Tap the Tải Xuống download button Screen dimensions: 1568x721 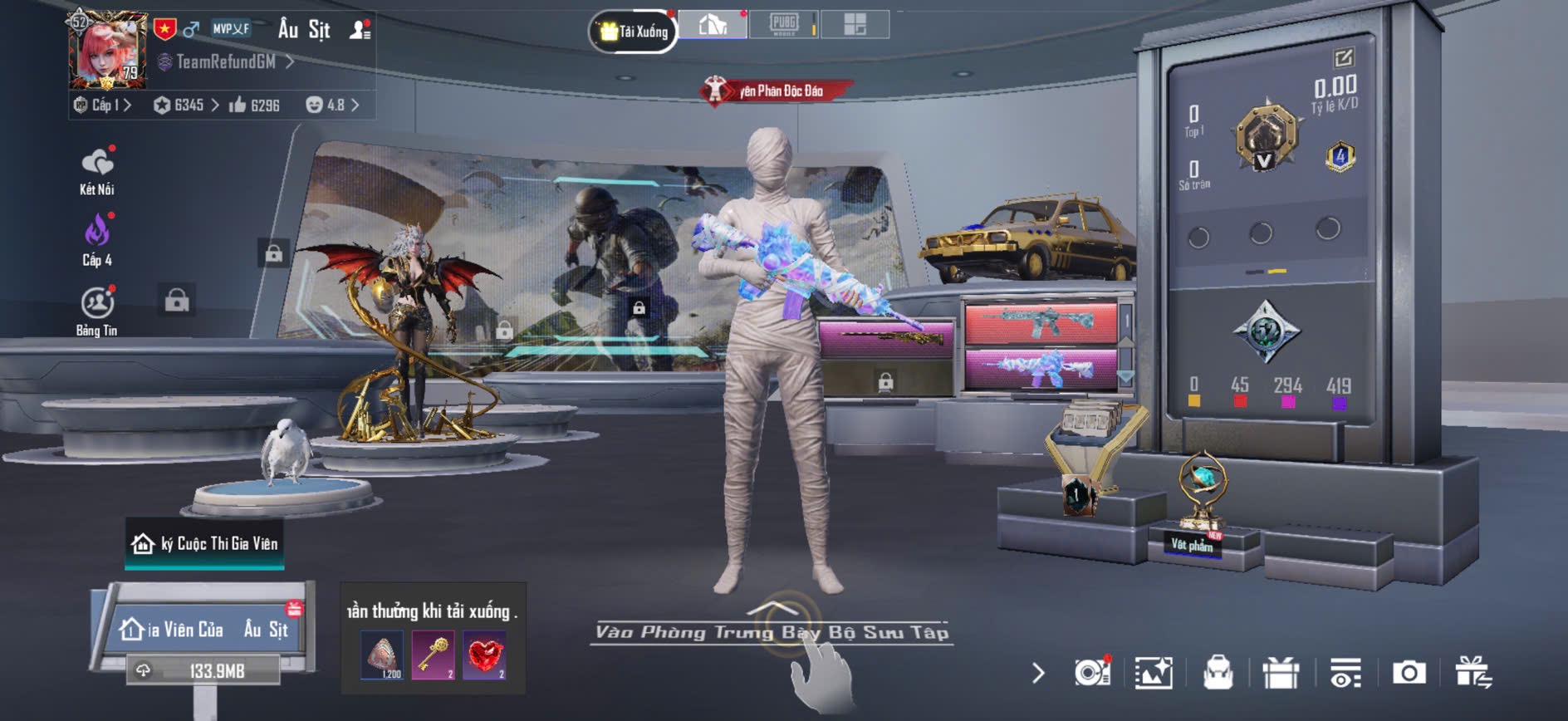(x=634, y=32)
